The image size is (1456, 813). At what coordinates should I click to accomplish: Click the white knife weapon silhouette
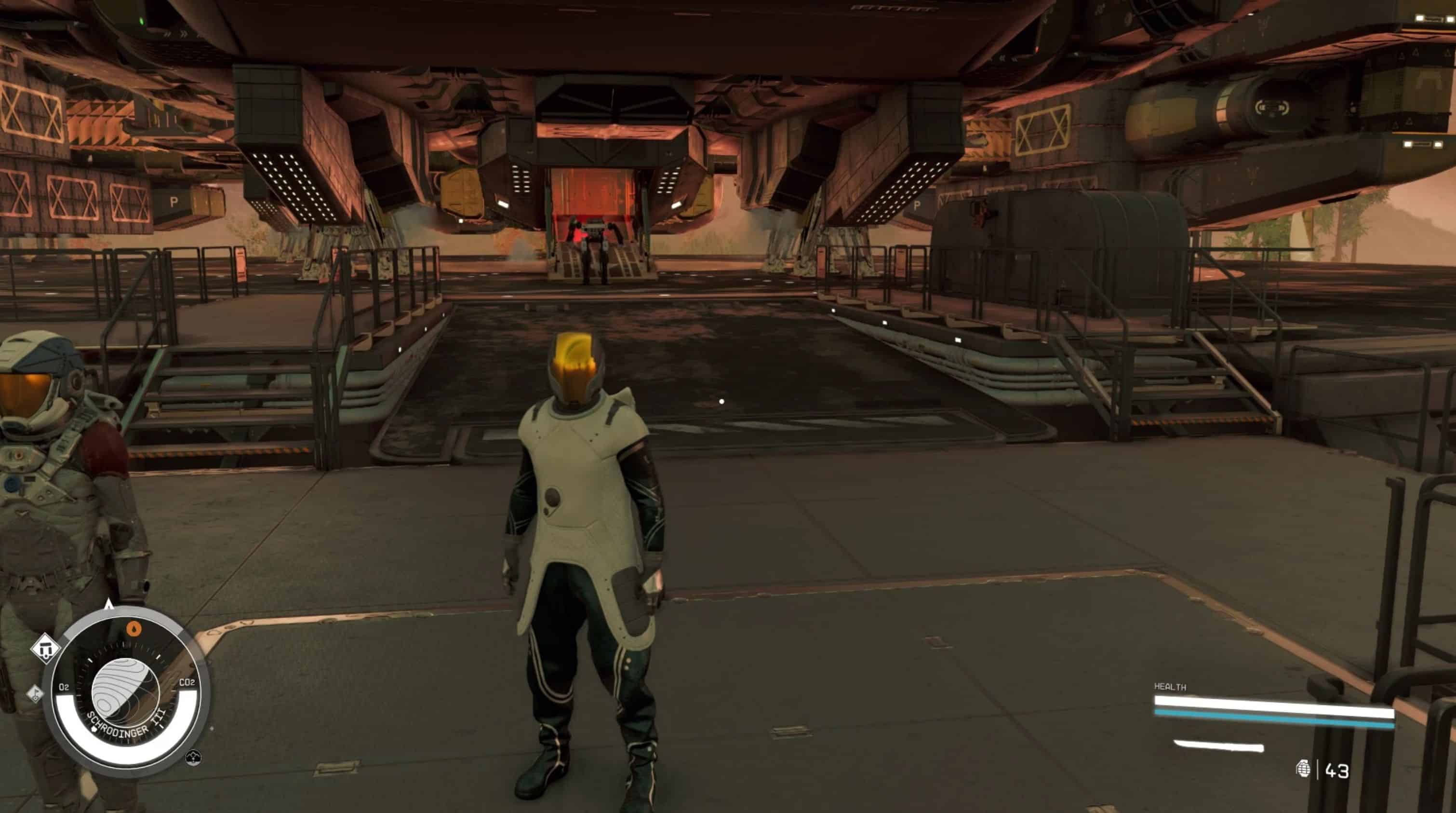1219,746
